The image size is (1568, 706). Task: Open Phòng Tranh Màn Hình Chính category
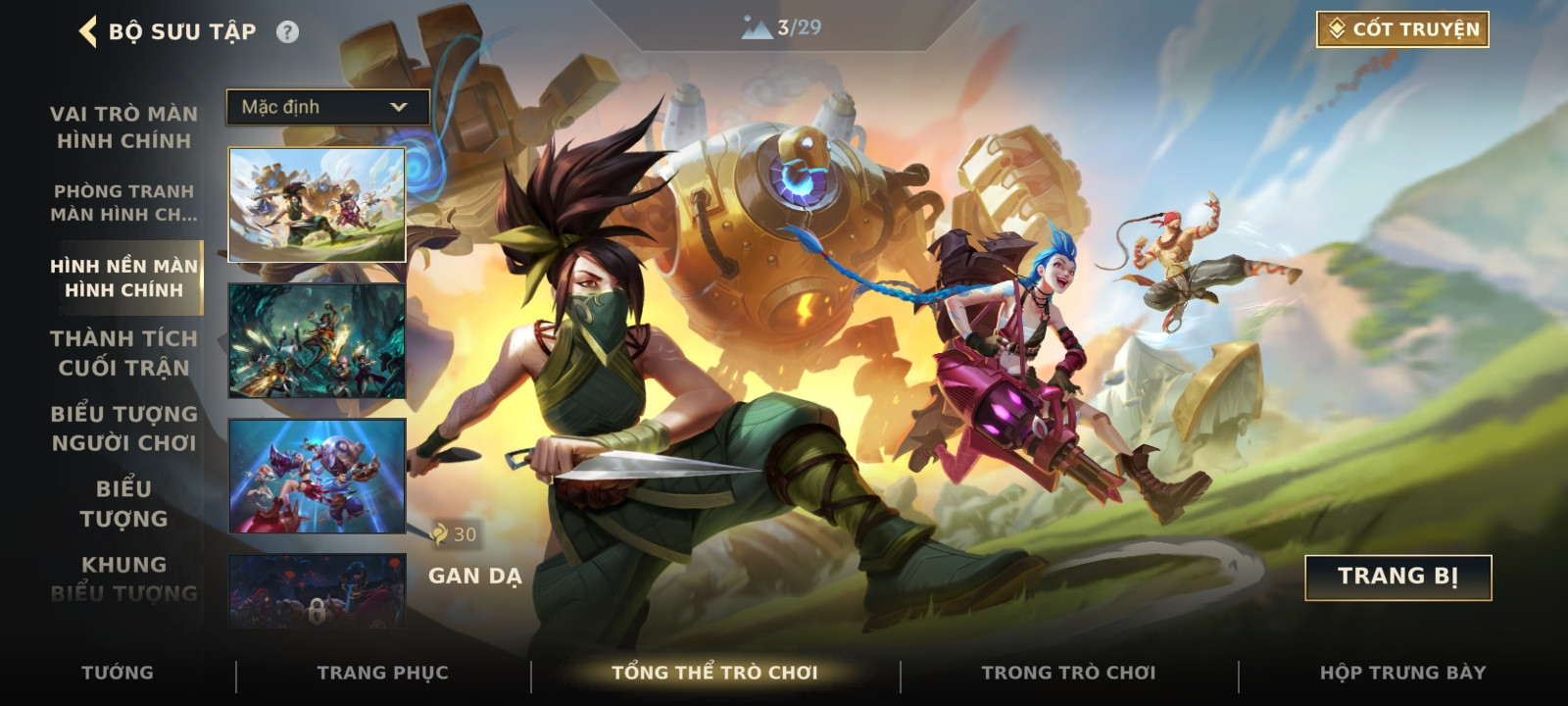pos(123,203)
